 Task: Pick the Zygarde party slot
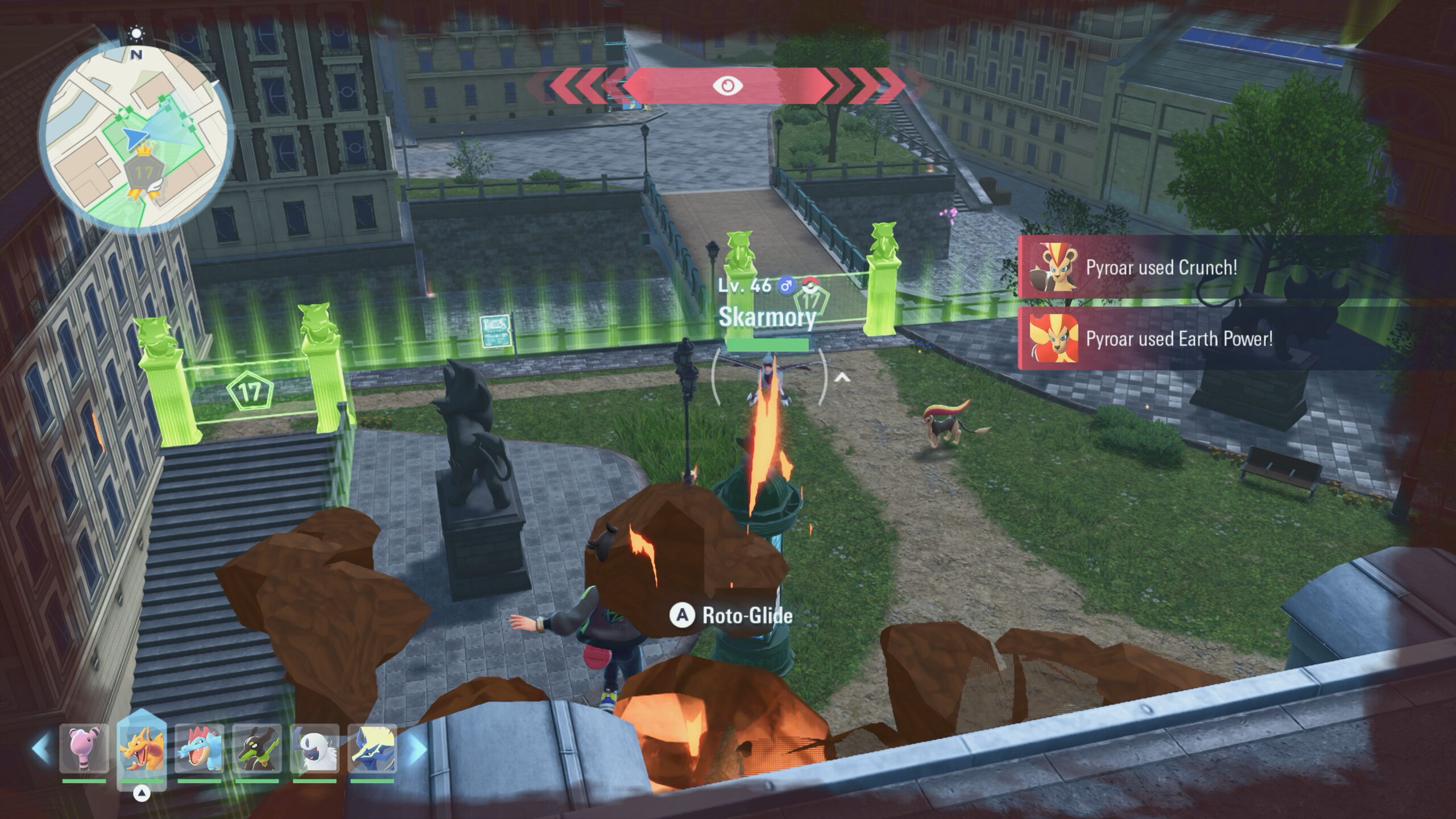click(257, 748)
